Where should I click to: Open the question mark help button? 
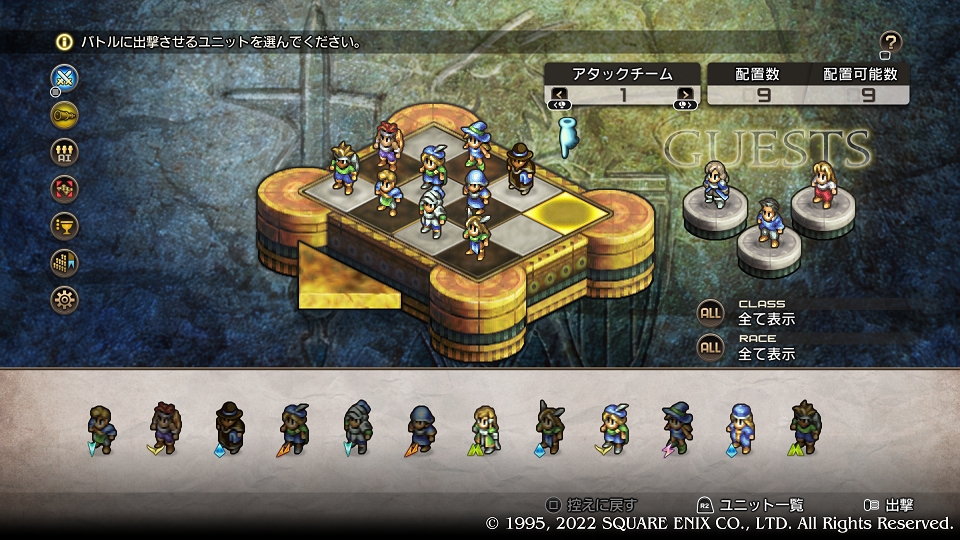click(x=891, y=42)
